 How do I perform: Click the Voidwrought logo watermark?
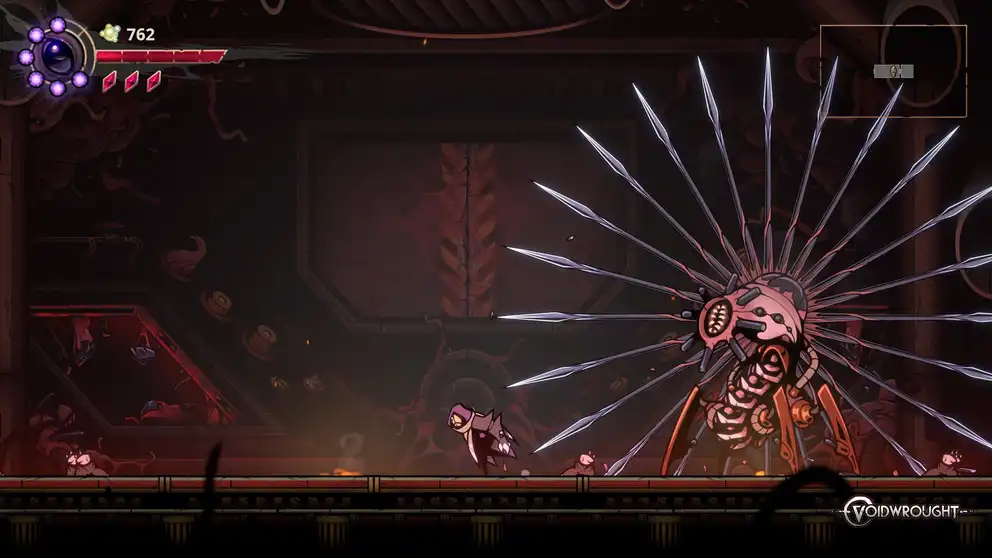[903, 511]
